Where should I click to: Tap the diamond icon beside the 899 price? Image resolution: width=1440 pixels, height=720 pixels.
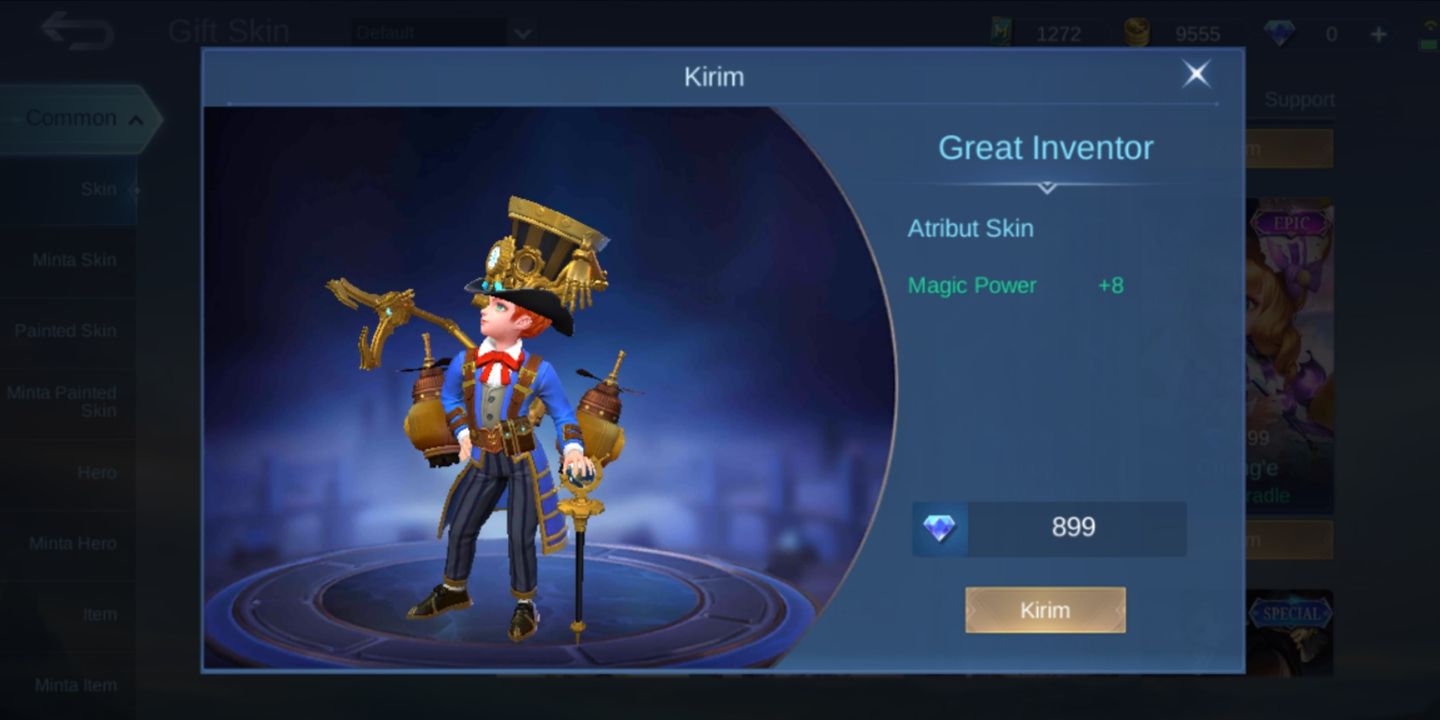coord(938,527)
